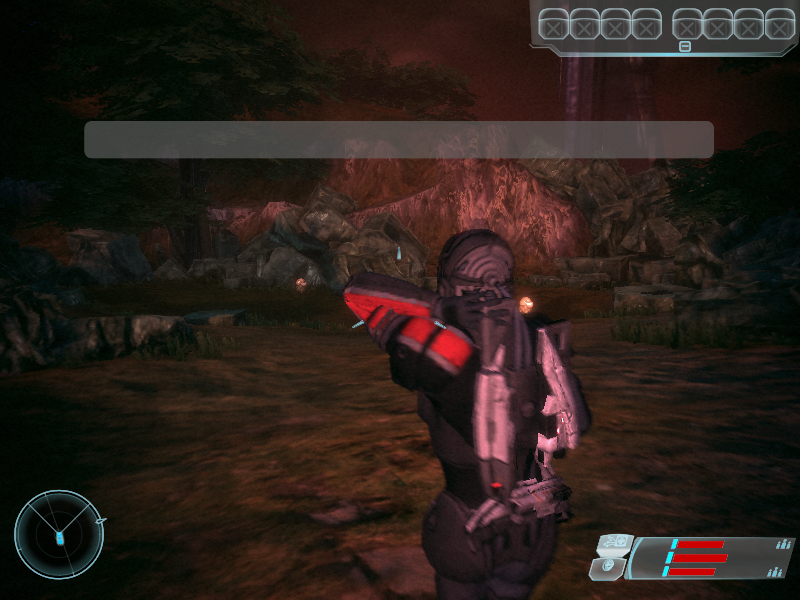
Task: Click the small minus button under ability slots
Action: (x=685, y=46)
